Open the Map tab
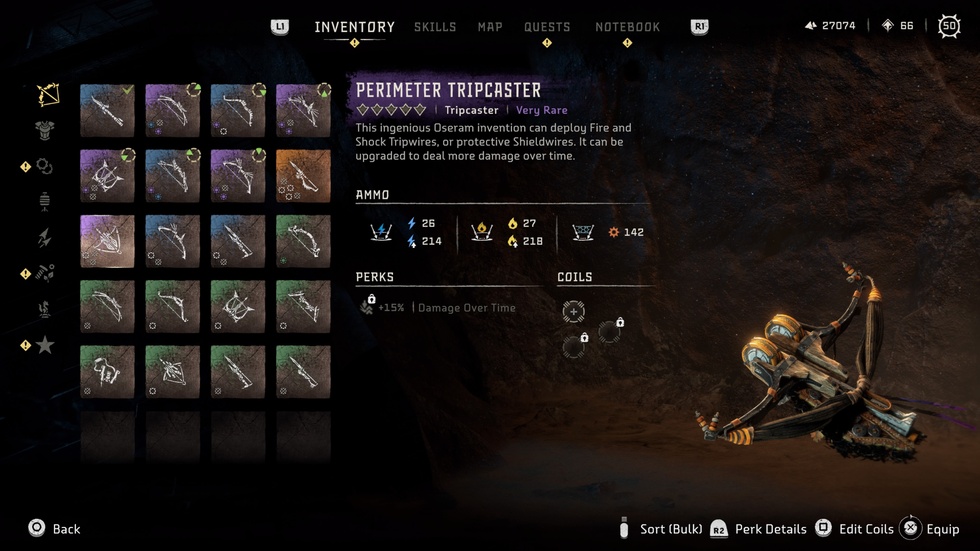980x551 pixels. (x=490, y=27)
